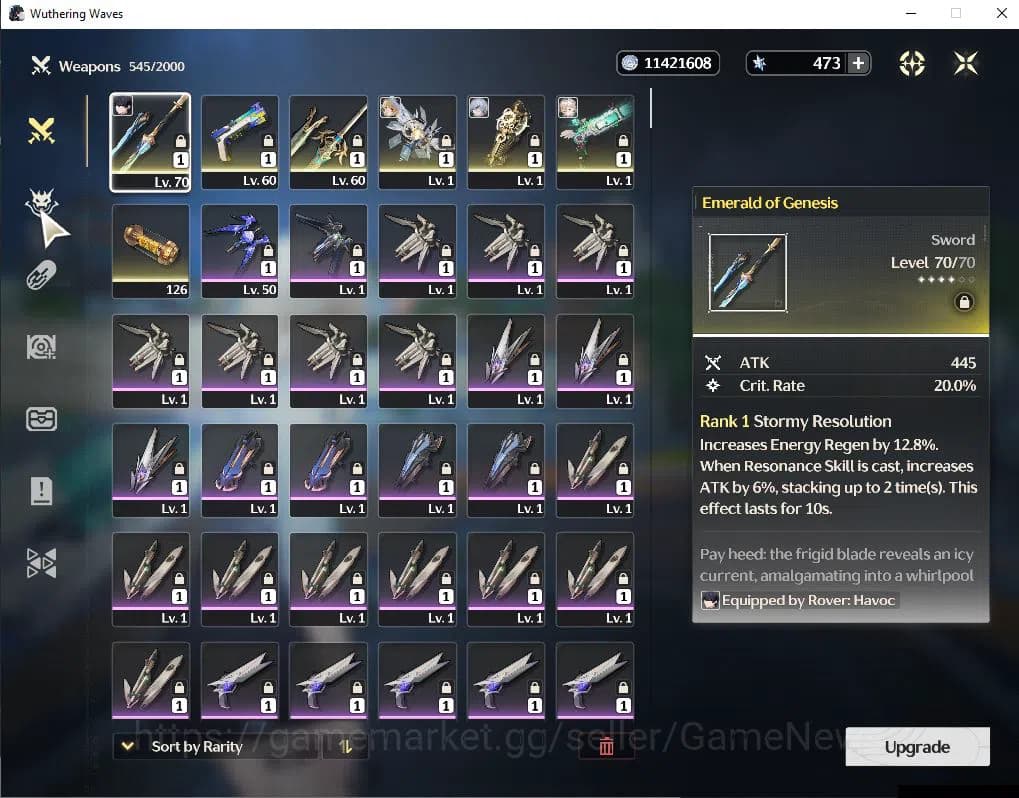
Task: Toggle the sort order arrows button
Action: pos(346,746)
